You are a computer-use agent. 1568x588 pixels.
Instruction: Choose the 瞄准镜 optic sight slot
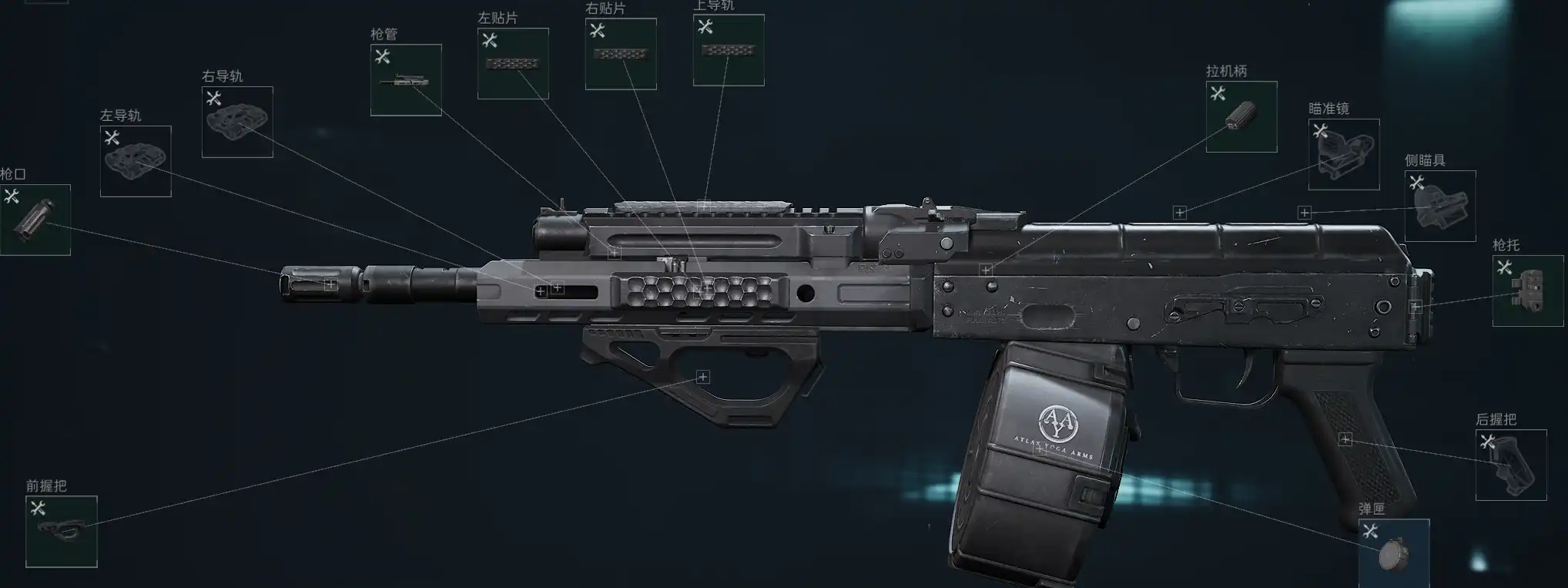click(1344, 154)
